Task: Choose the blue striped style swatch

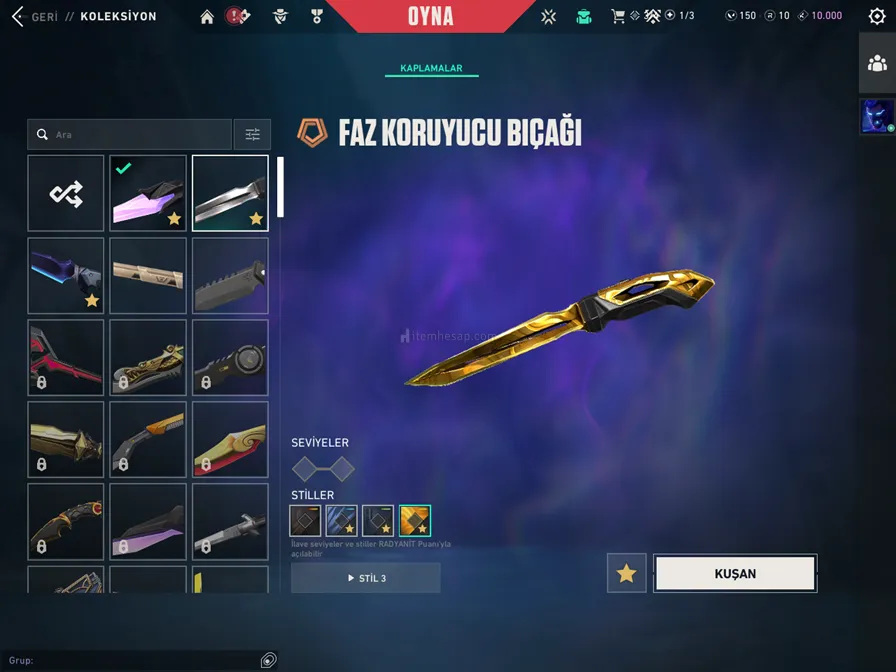Action: [342, 520]
